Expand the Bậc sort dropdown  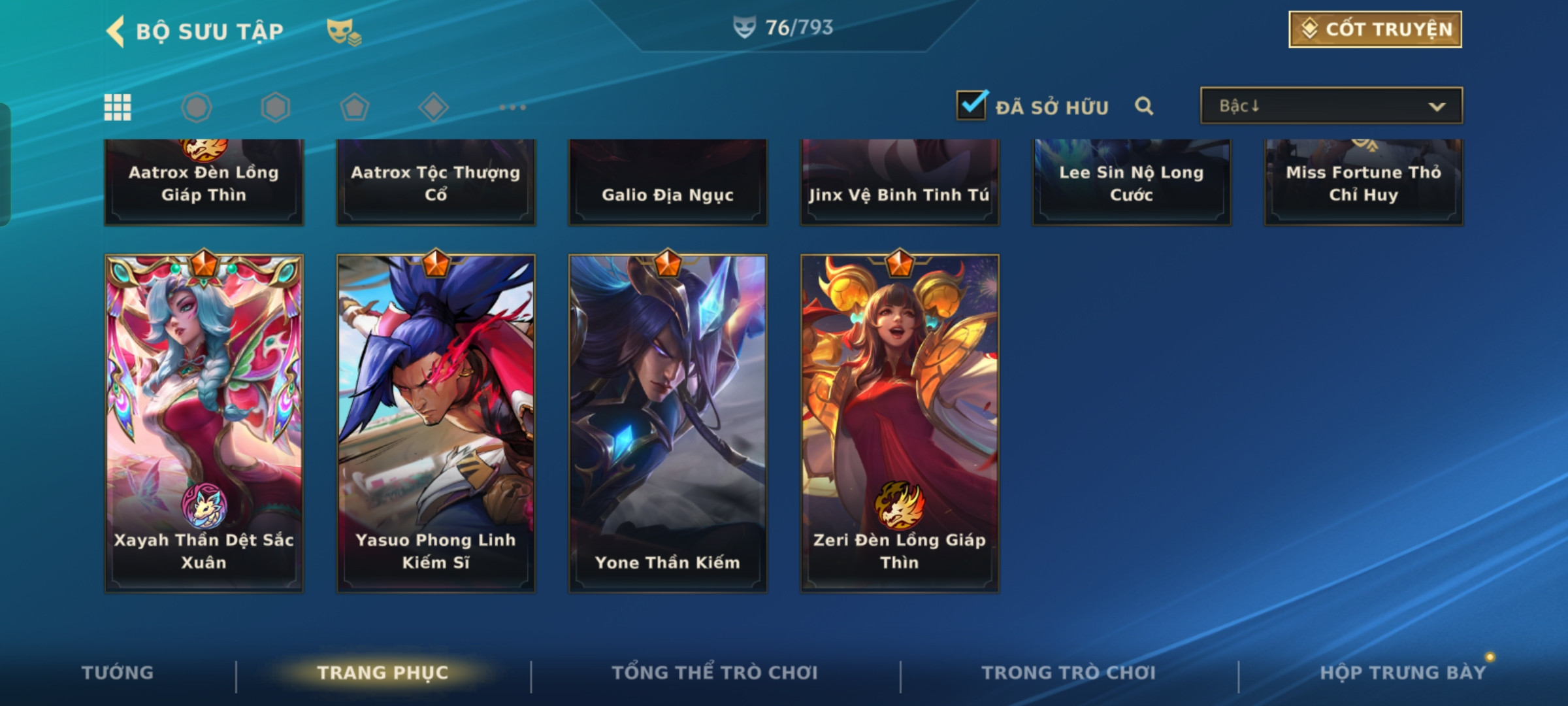click(x=1331, y=106)
